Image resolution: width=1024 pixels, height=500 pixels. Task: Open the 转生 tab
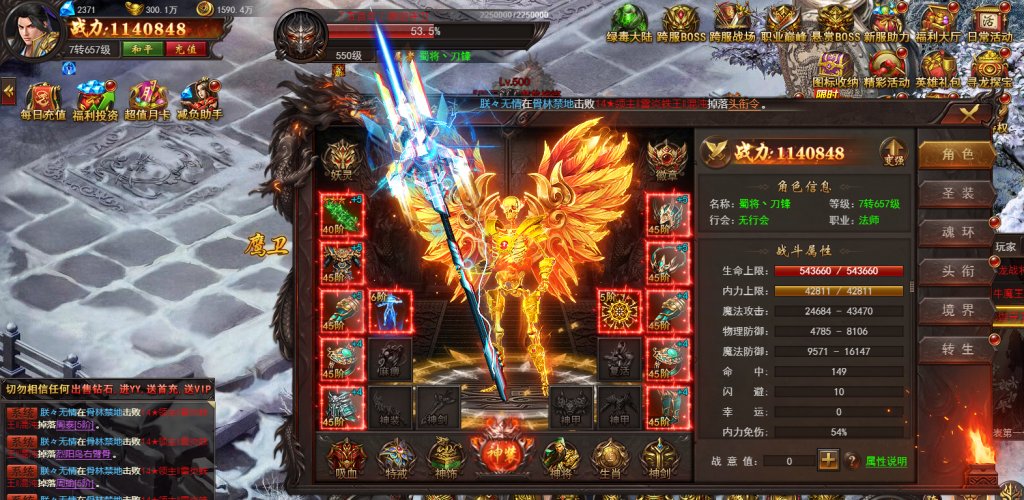tap(957, 349)
